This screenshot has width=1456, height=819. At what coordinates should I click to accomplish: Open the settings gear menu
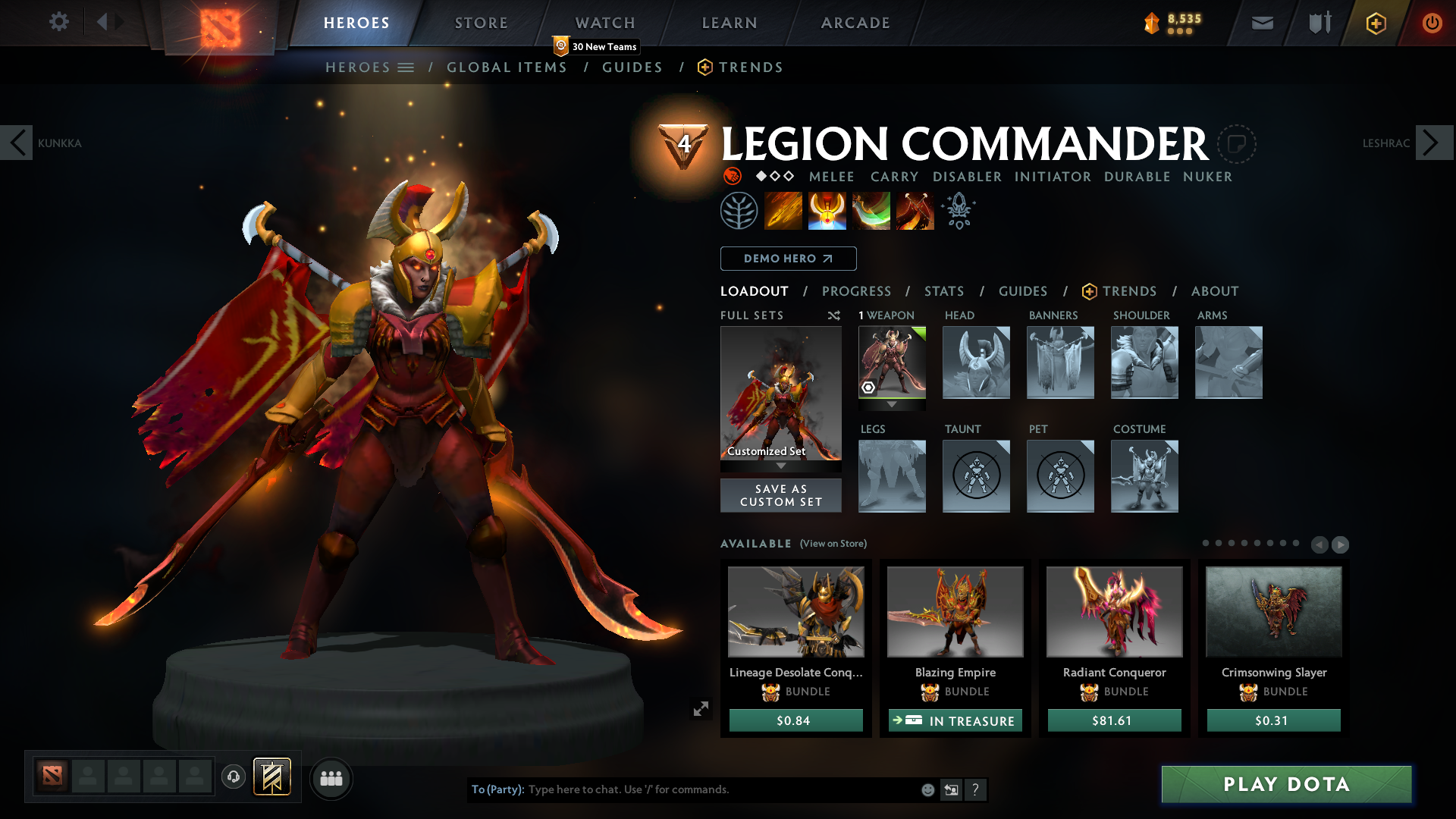coord(59,22)
